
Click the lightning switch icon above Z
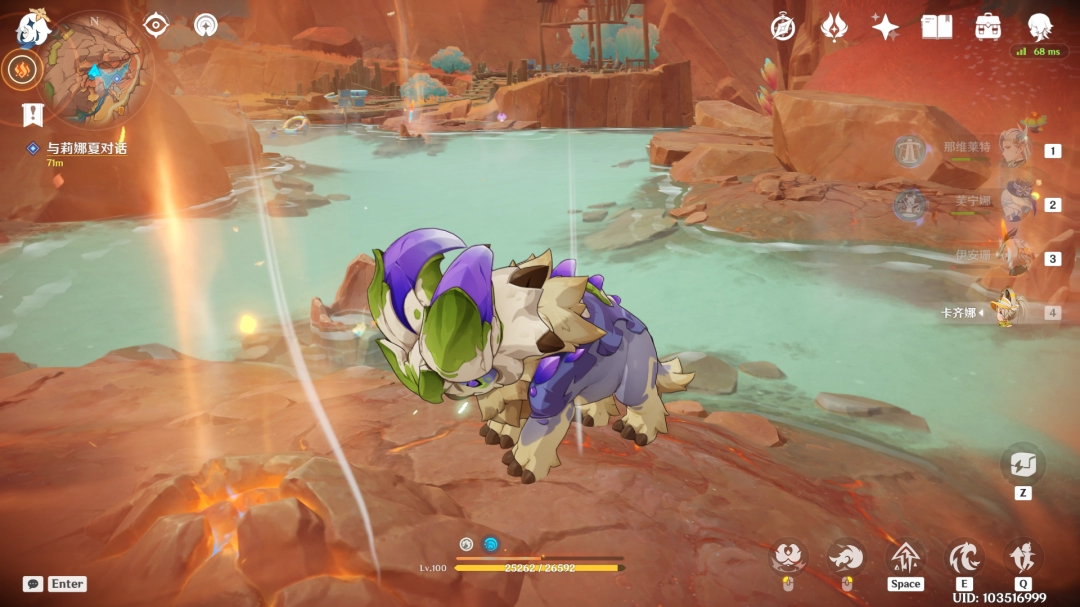click(1023, 464)
